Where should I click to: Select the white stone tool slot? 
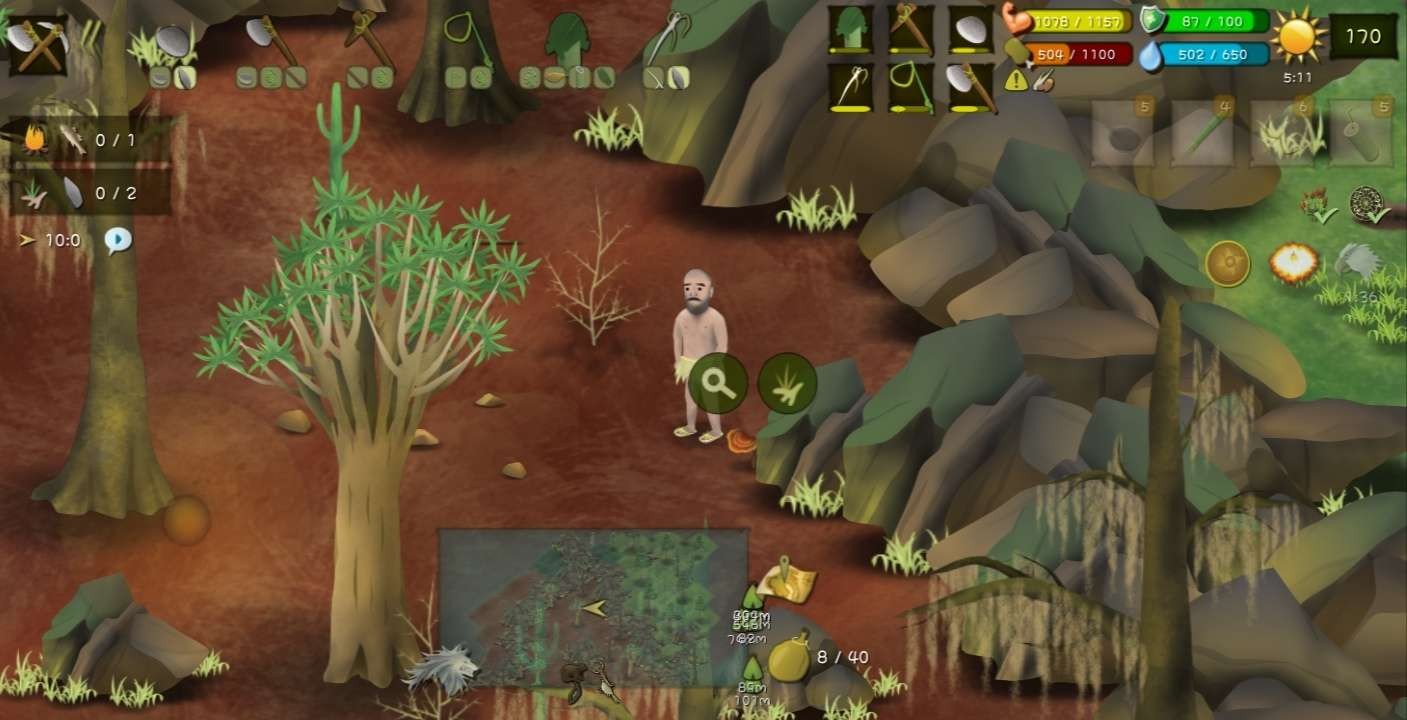[x=969, y=29]
